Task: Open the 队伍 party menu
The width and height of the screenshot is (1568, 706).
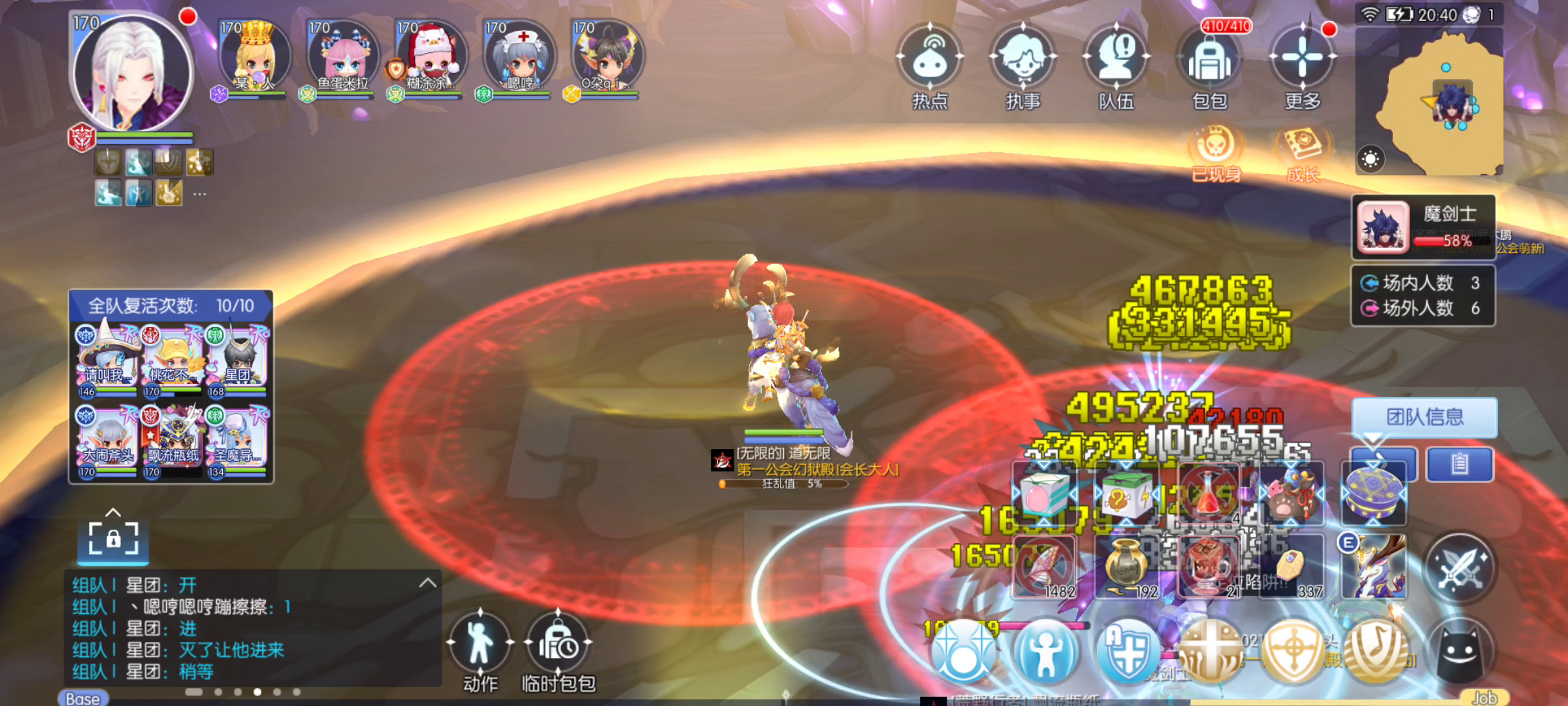Action: tap(1117, 59)
